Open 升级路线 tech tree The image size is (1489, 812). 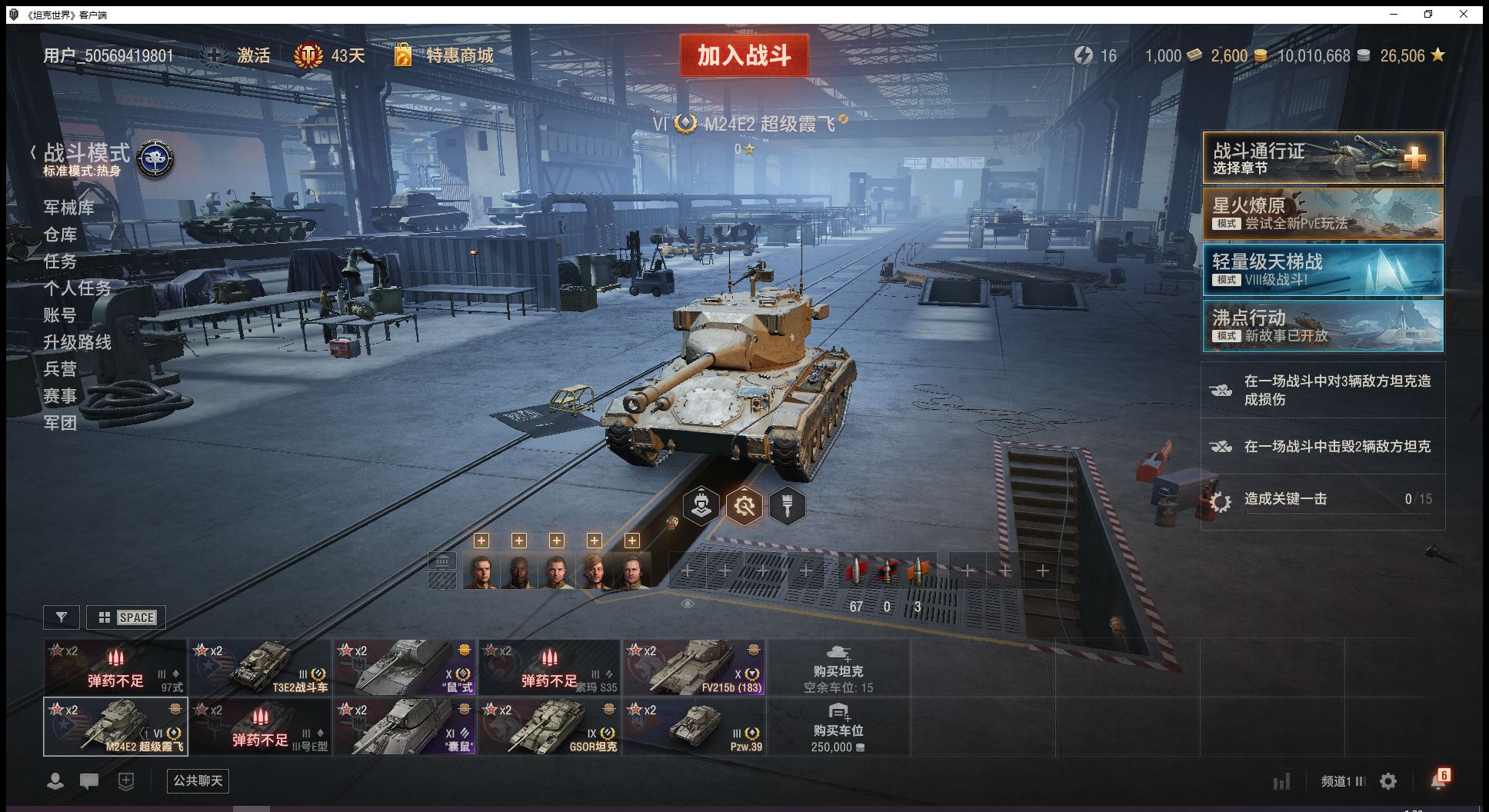point(77,342)
